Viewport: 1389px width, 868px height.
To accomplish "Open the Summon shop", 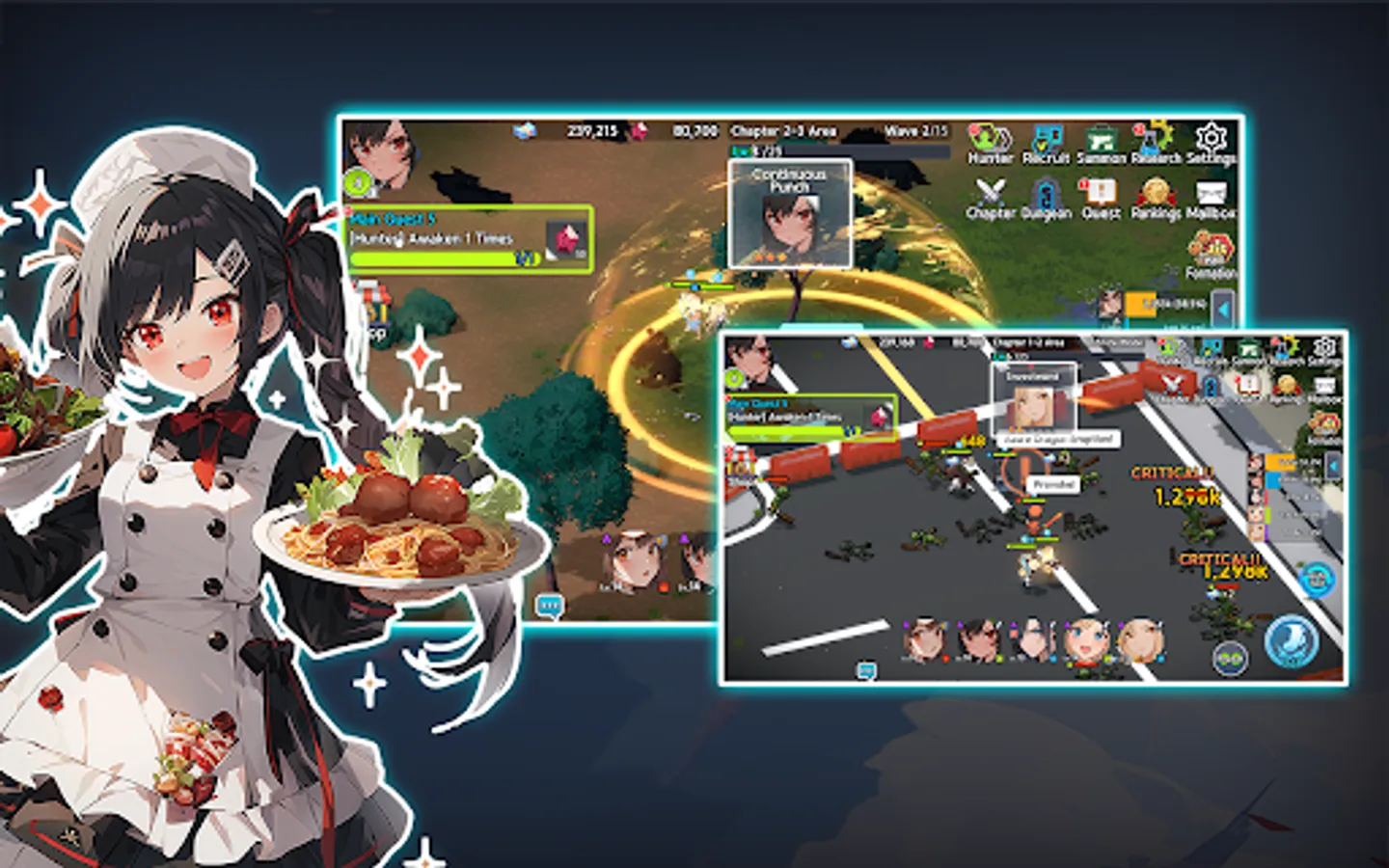I will point(1100,137).
